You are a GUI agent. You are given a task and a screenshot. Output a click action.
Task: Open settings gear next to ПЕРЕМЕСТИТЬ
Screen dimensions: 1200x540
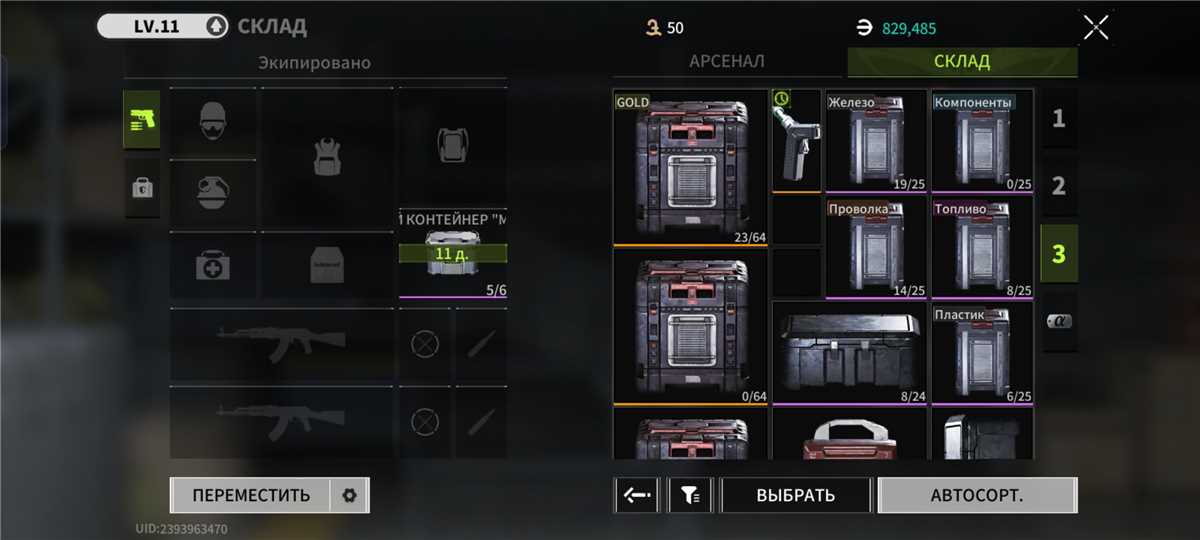(349, 495)
